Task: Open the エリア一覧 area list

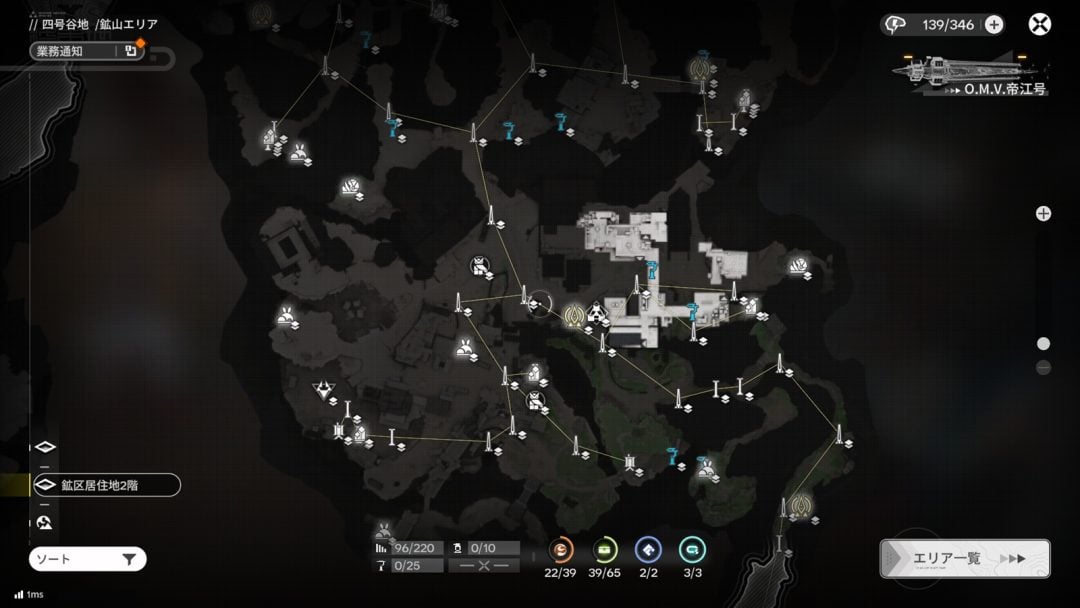Action: point(965,558)
